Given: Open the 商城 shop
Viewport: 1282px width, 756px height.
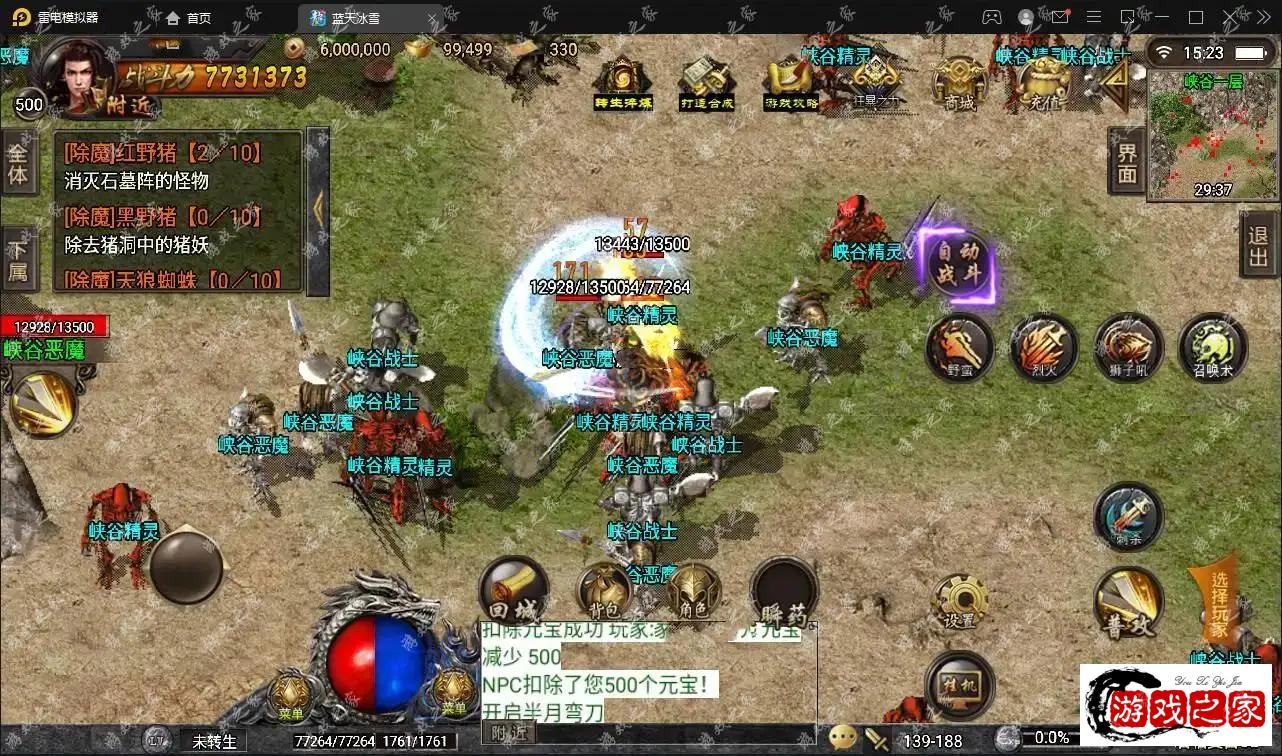Looking at the screenshot, I should pyautogui.click(x=958, y=82).
